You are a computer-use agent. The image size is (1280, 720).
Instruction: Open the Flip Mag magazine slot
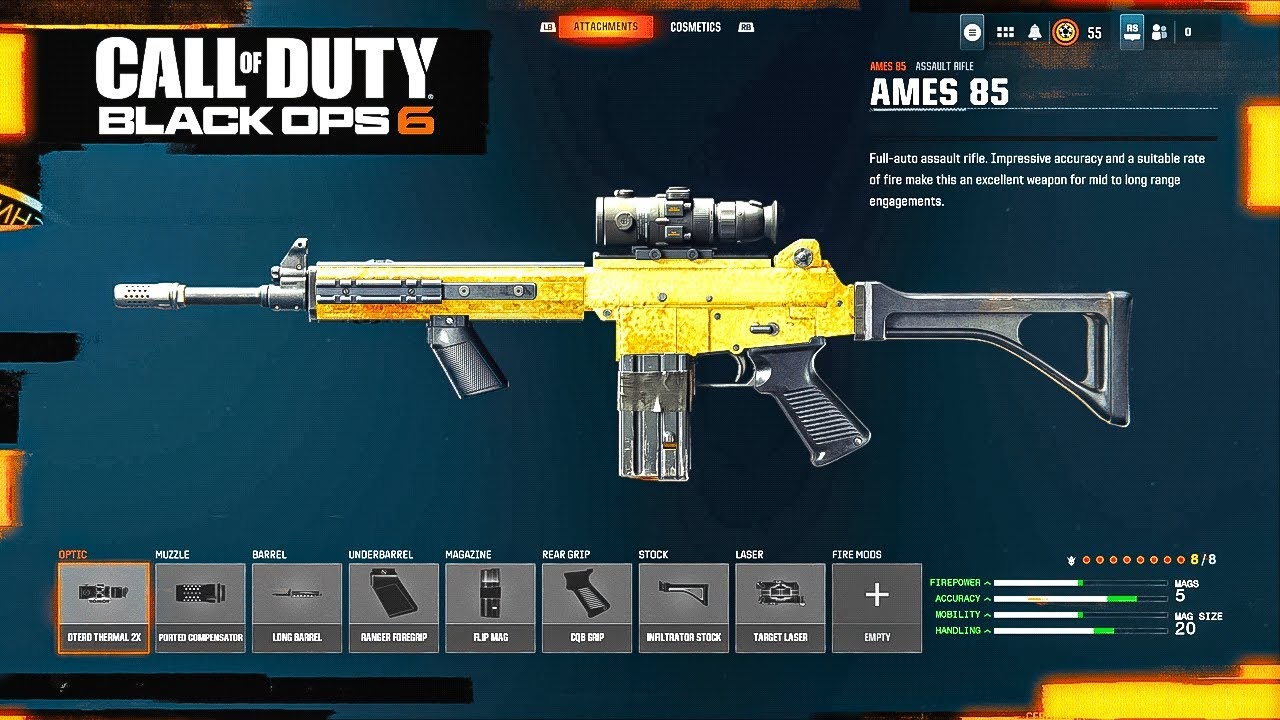click(x=491, y=605)
